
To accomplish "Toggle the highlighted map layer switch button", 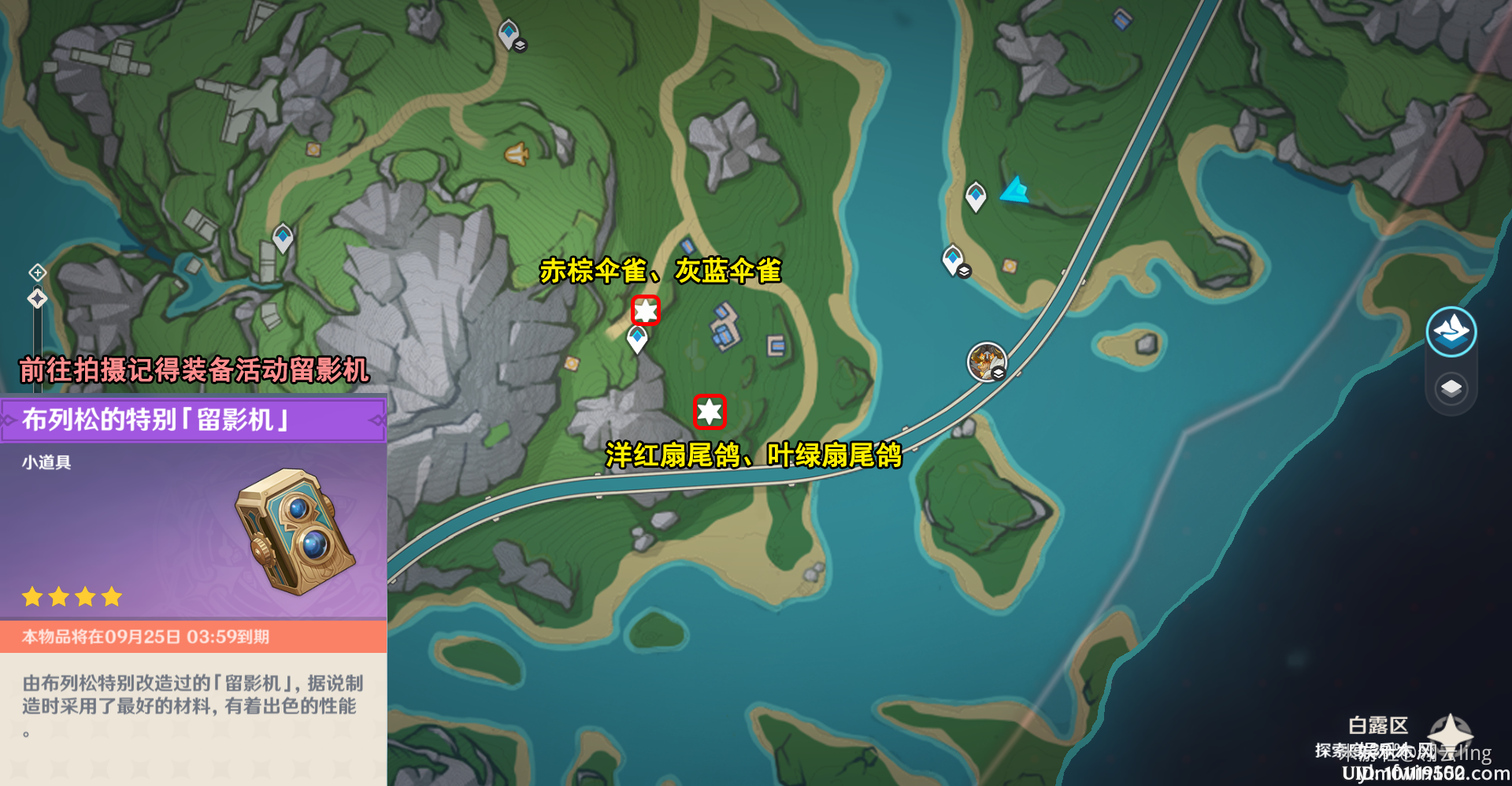I will (x=1451, y=332).
